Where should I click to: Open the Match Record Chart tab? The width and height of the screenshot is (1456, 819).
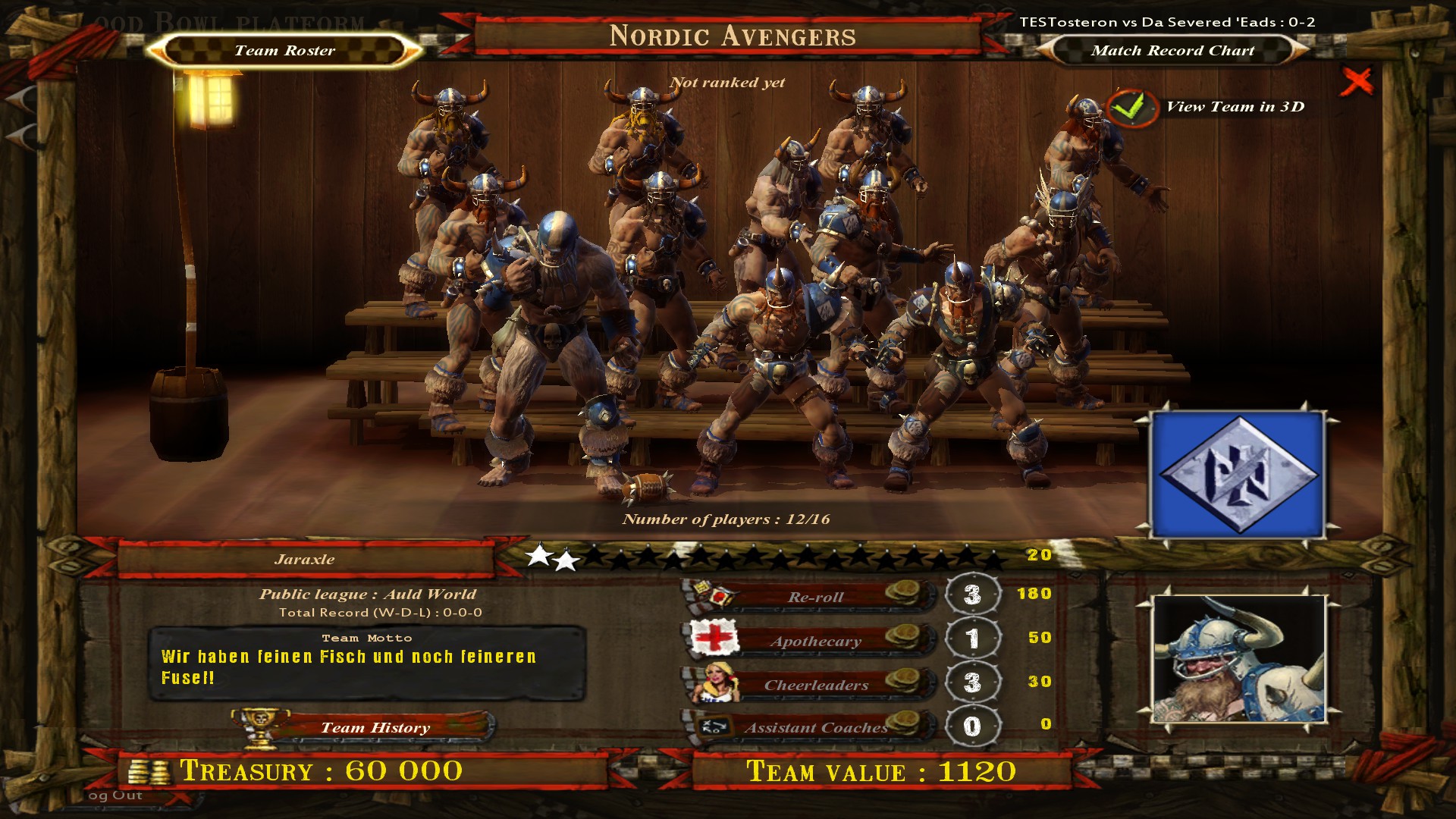(x=1172, y=51)
